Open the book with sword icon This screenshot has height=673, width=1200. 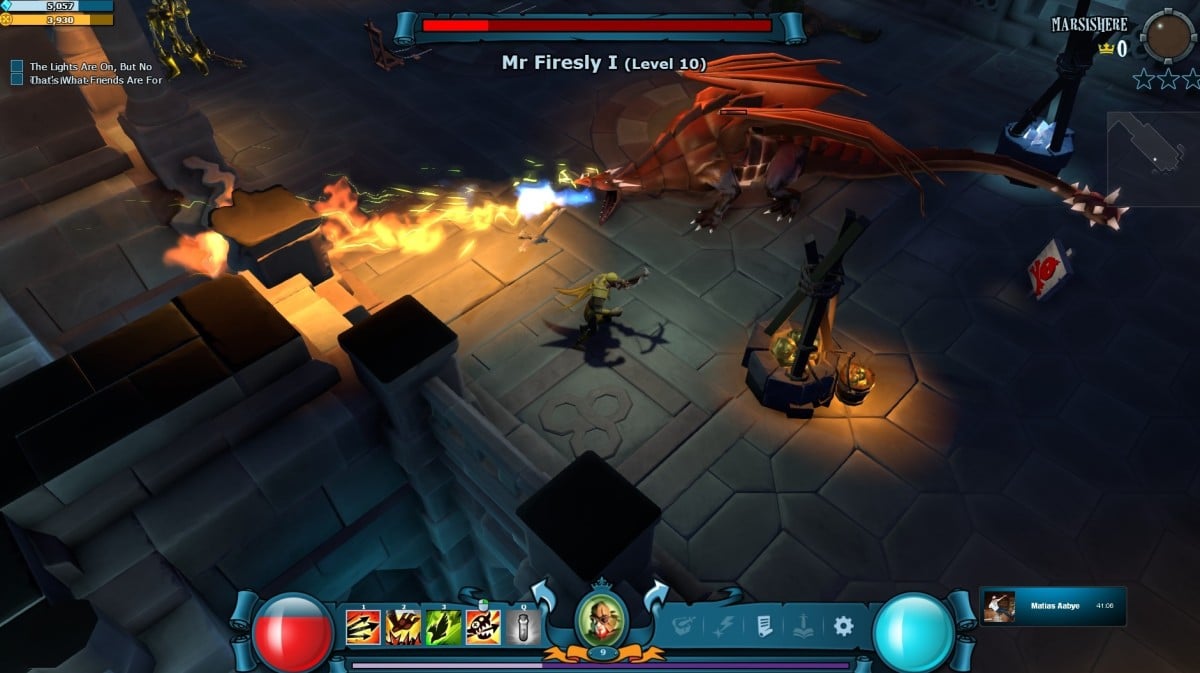point(803,627)
